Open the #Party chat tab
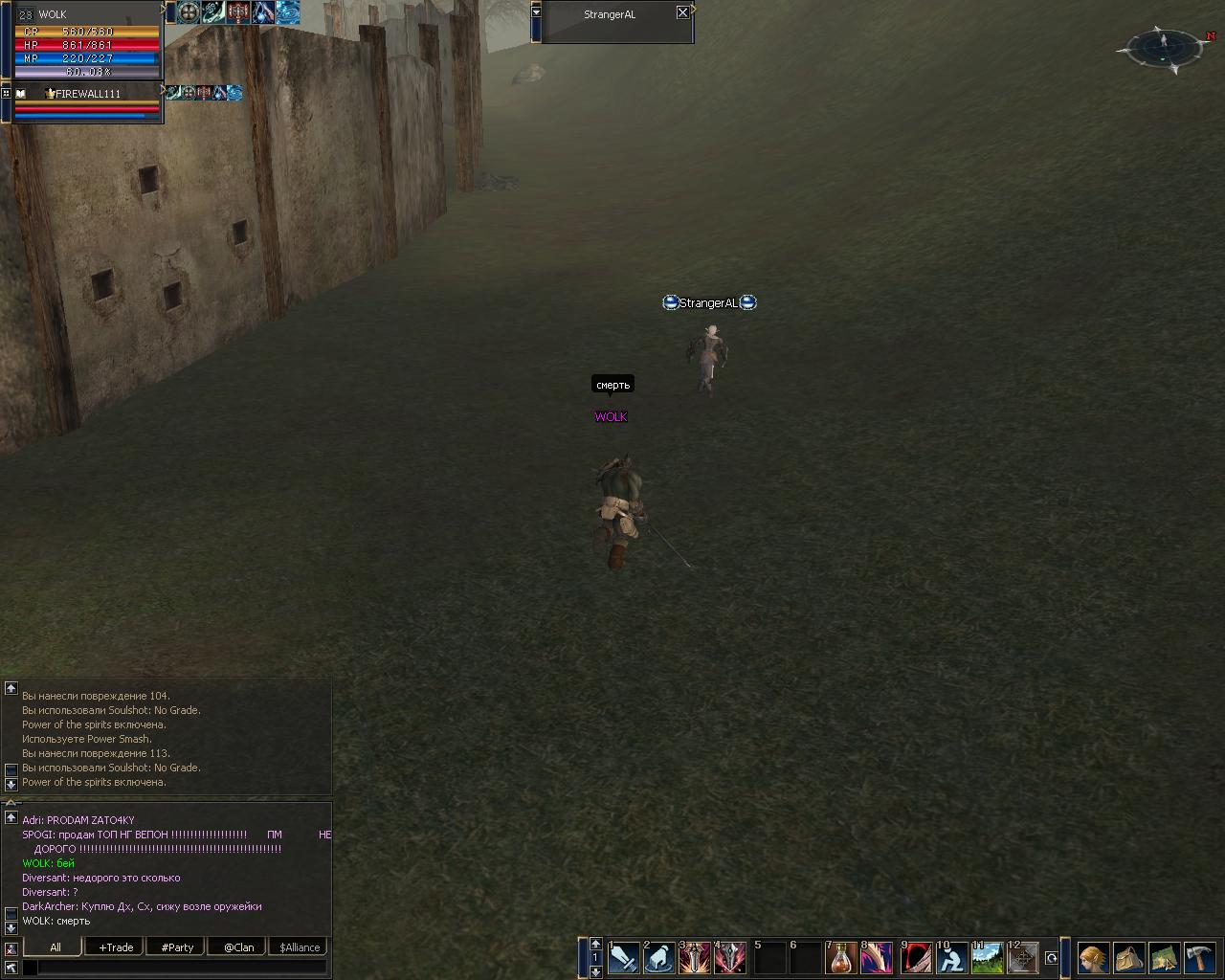This screenshot has height=980, width=1225. [177, 947]
